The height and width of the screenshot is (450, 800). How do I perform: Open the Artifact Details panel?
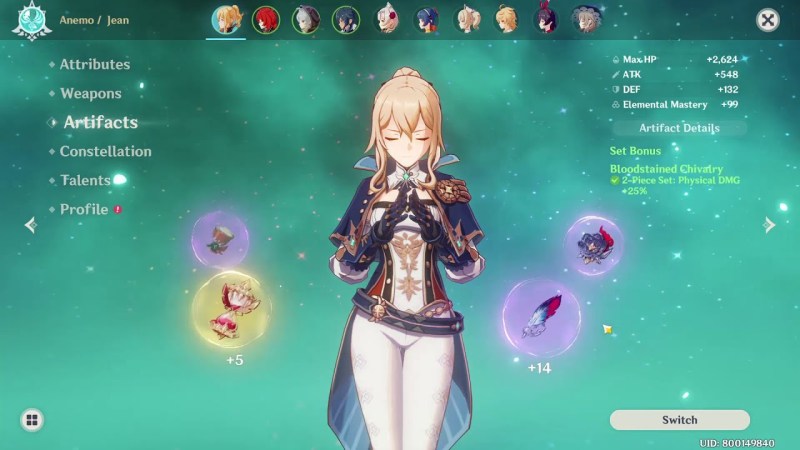coord(679,129)
